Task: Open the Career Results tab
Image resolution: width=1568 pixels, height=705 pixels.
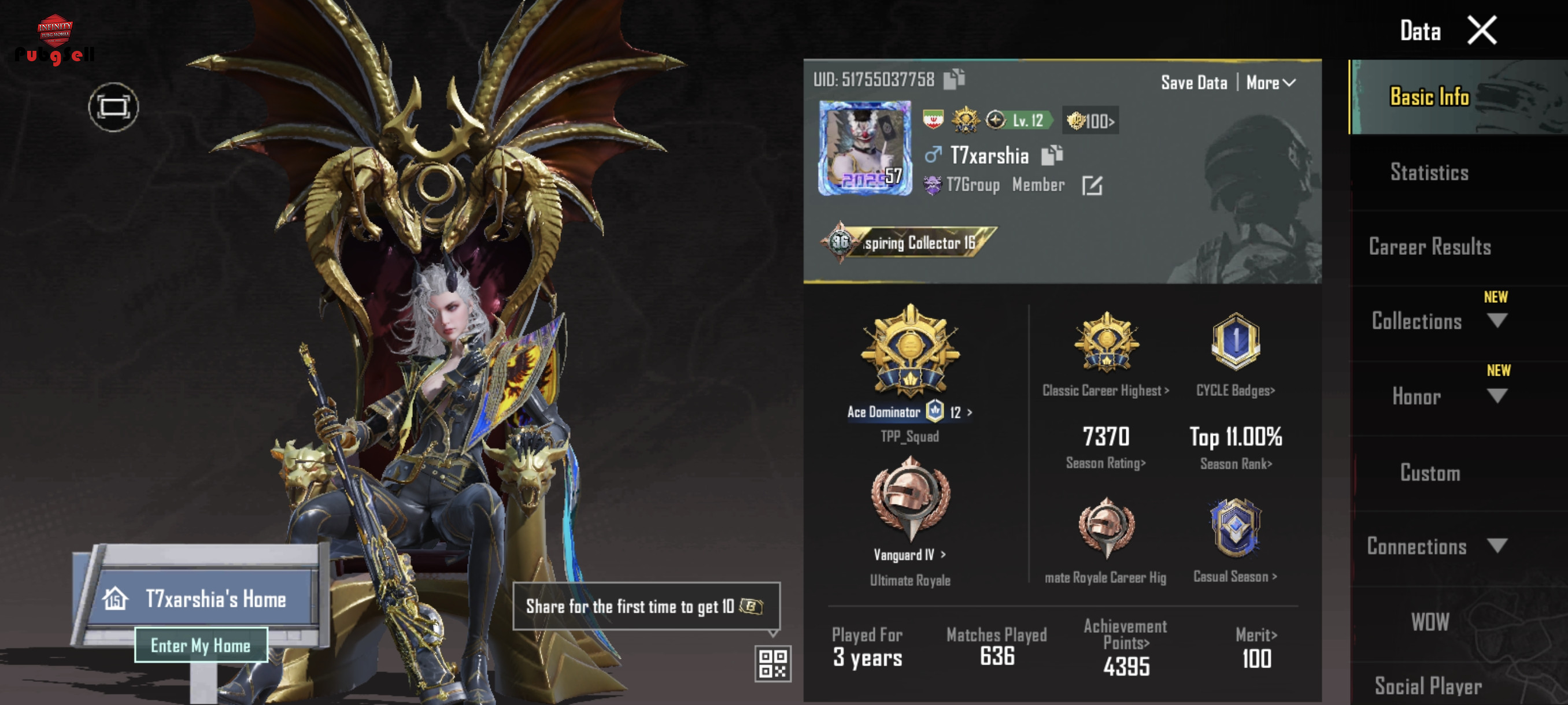Action: tap(1429, 247)
